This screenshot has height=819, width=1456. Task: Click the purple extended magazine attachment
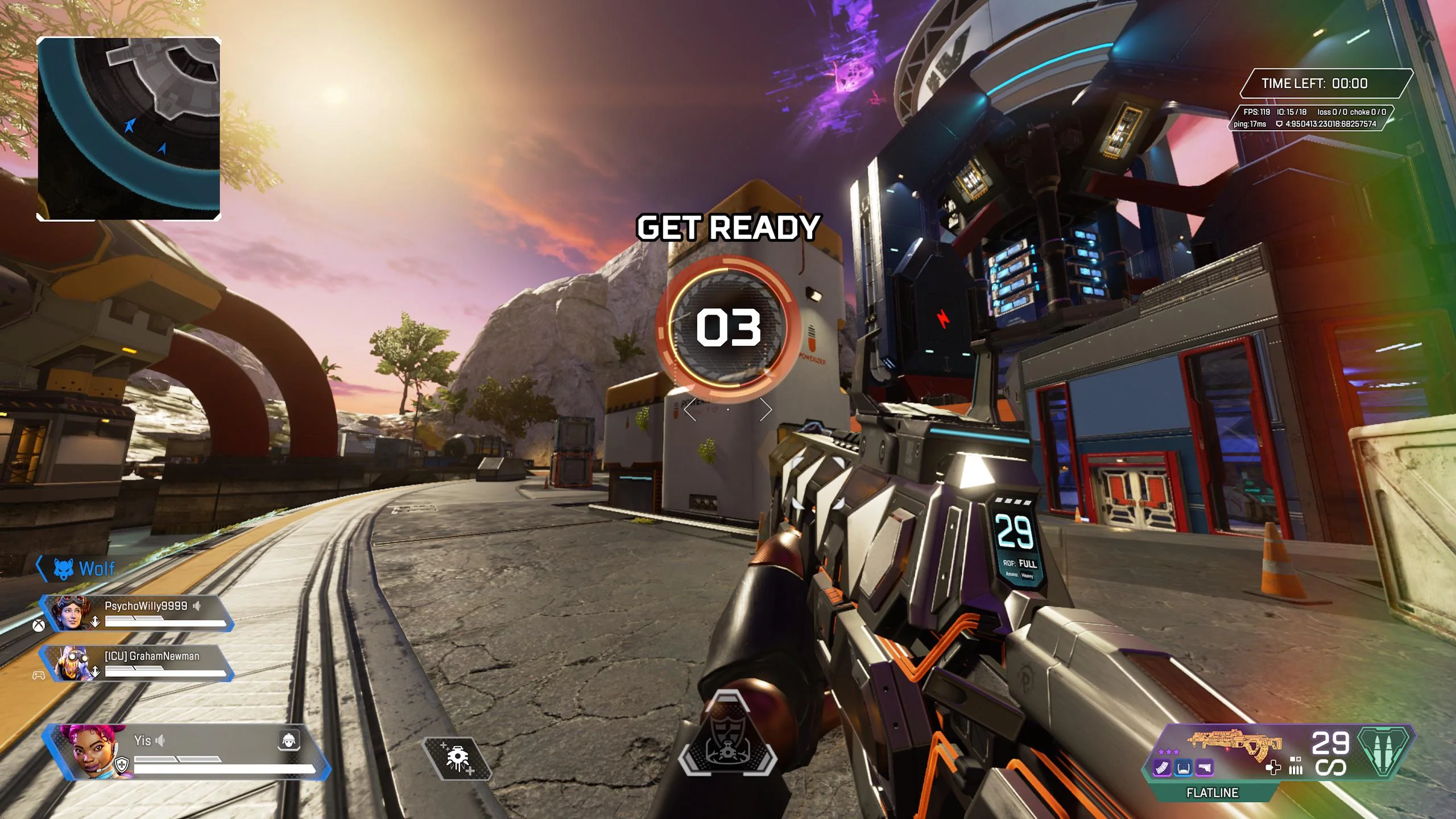point(1162,768)
